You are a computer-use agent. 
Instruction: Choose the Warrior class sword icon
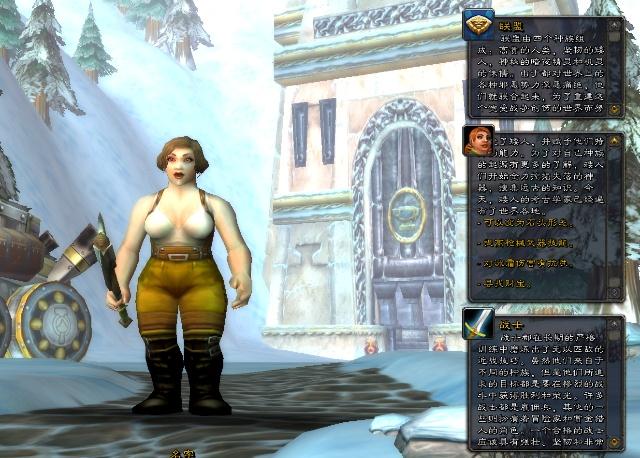[478, 323]
